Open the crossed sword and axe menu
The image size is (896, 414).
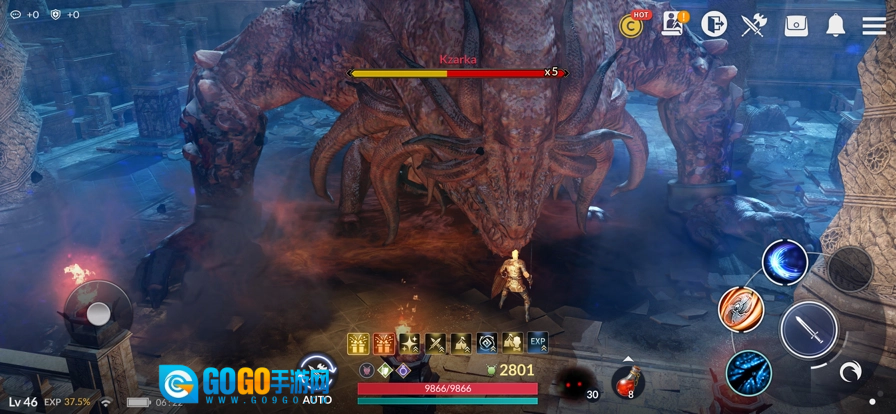pos(753,25)
